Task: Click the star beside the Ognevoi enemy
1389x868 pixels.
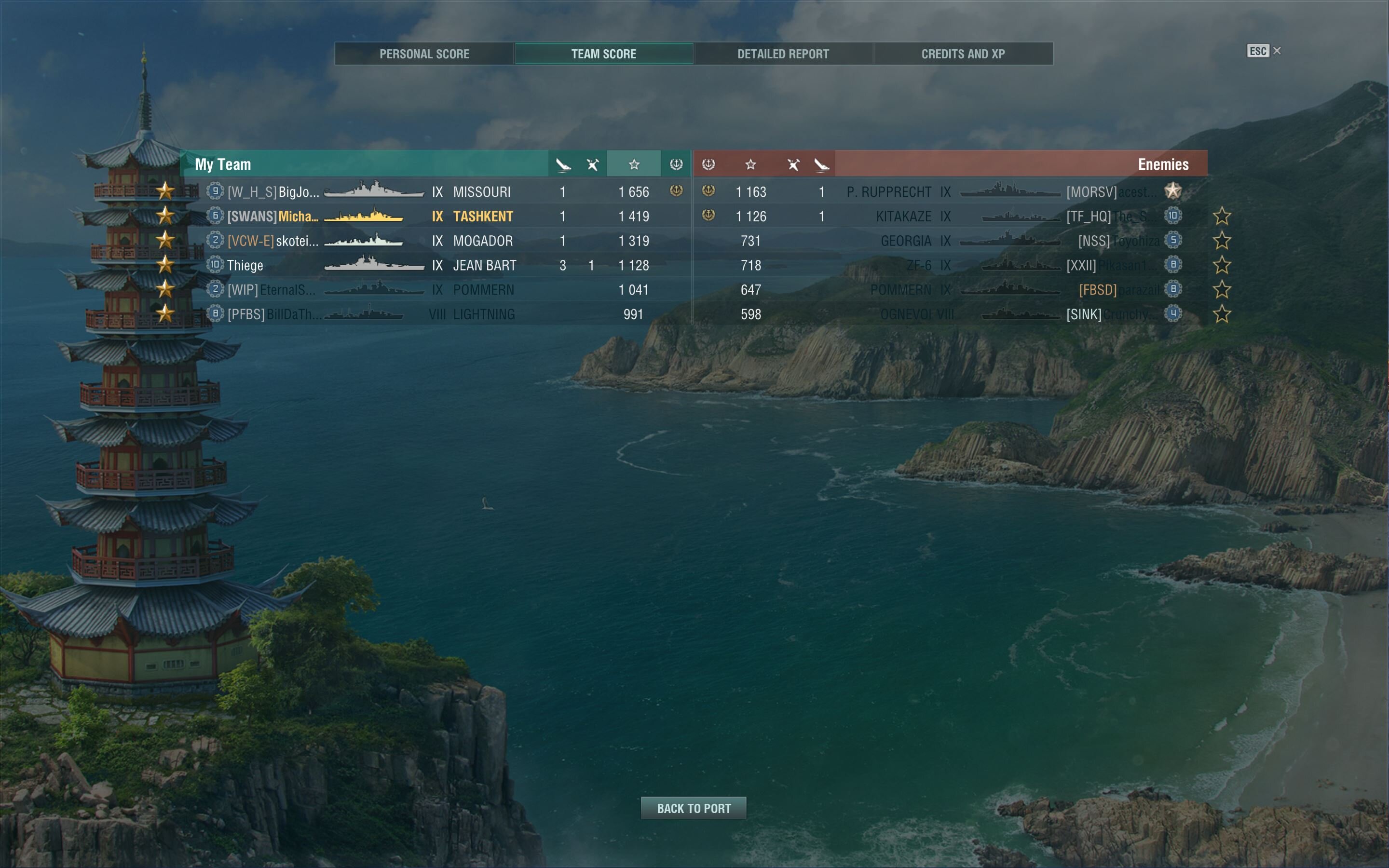Action: click(x=1221, y=314)
